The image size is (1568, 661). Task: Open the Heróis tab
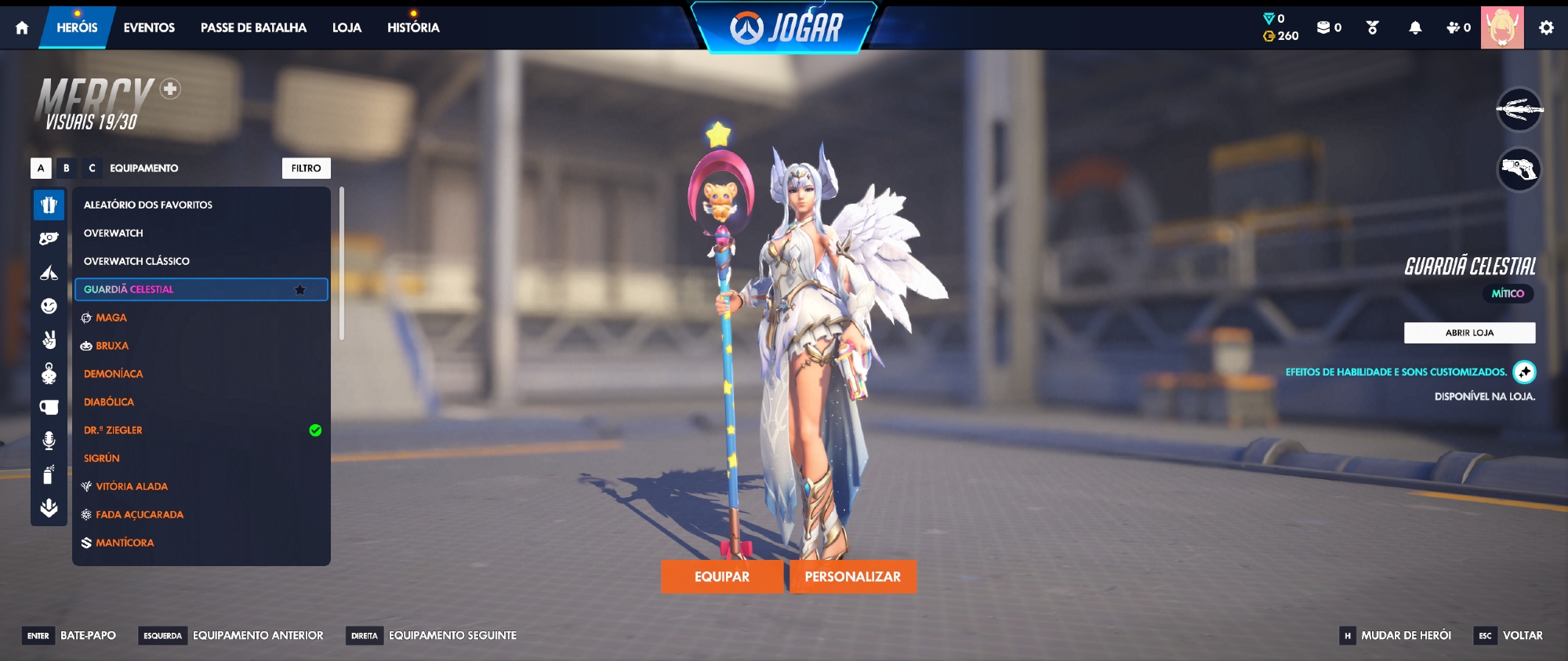click(77, 27)
